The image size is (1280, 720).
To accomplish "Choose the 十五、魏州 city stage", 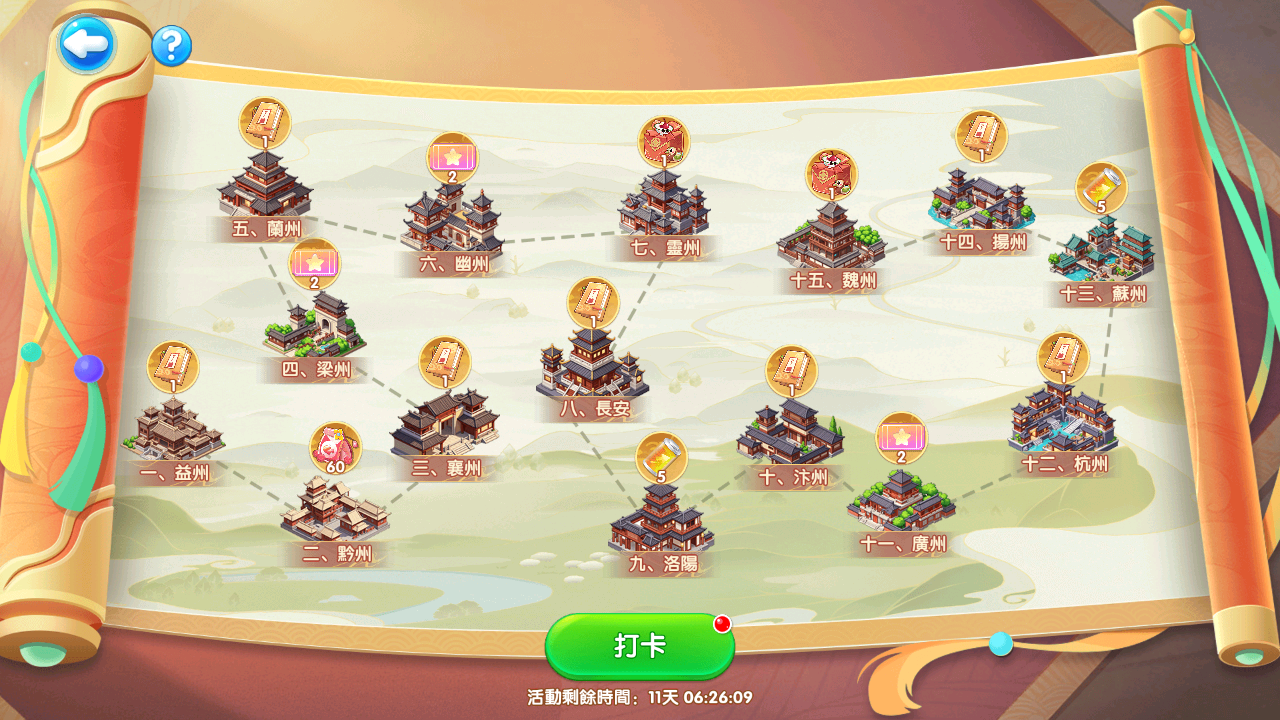I will pyautogui.click(x=831, y=238).
